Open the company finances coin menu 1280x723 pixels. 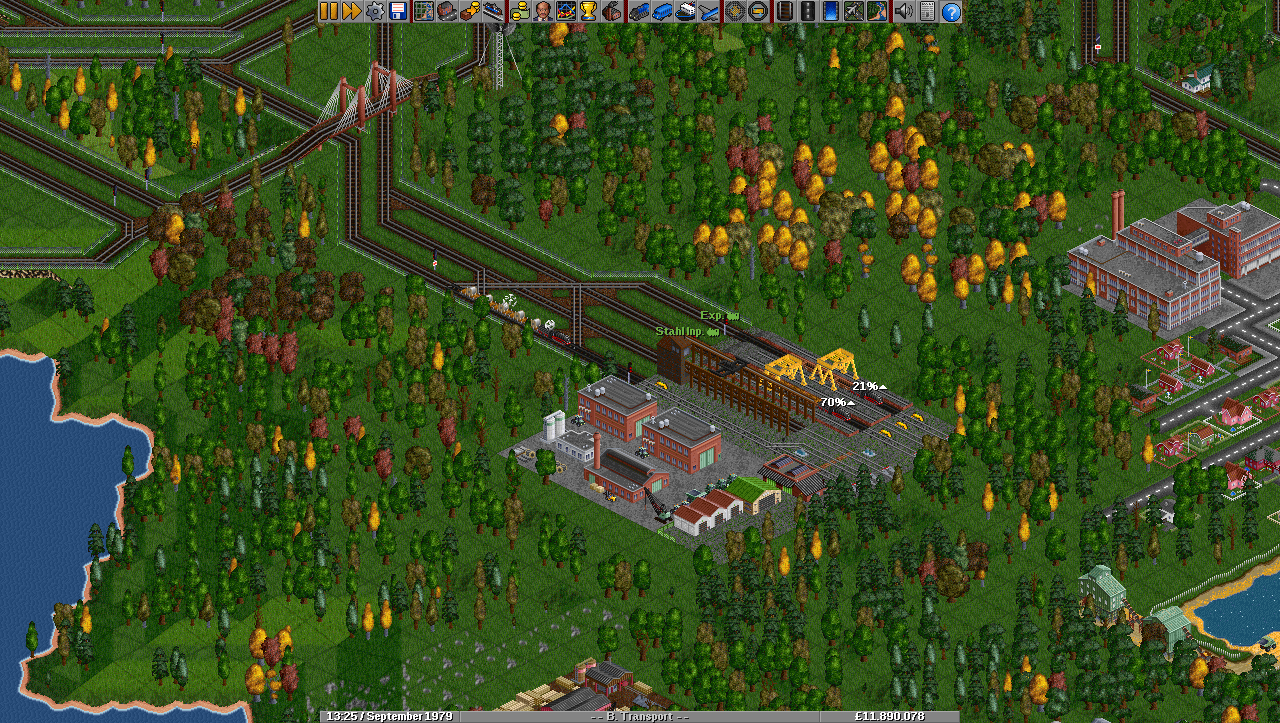pos(519,11)
